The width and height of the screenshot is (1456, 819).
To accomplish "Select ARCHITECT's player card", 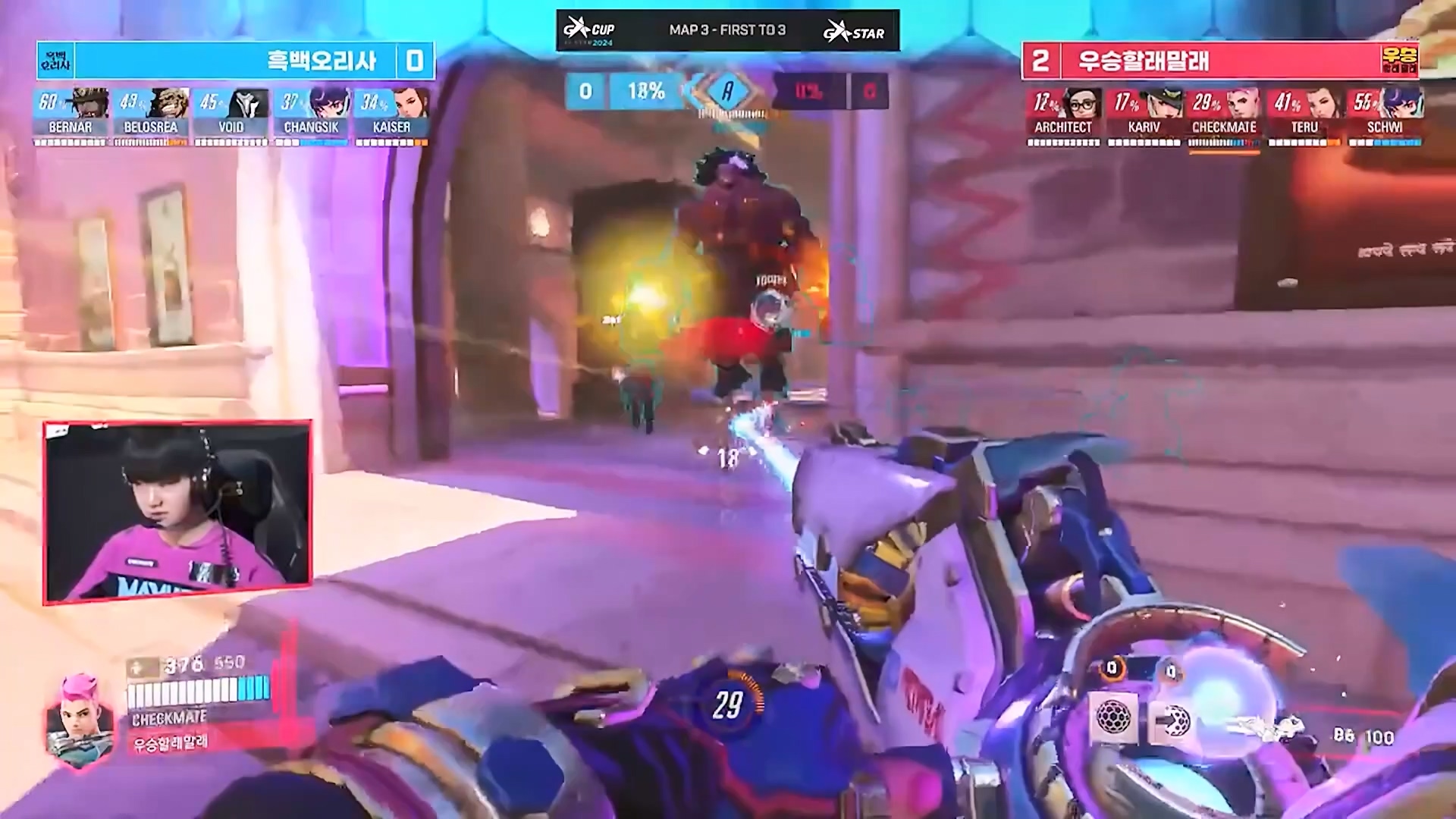I will point(1063,115).
